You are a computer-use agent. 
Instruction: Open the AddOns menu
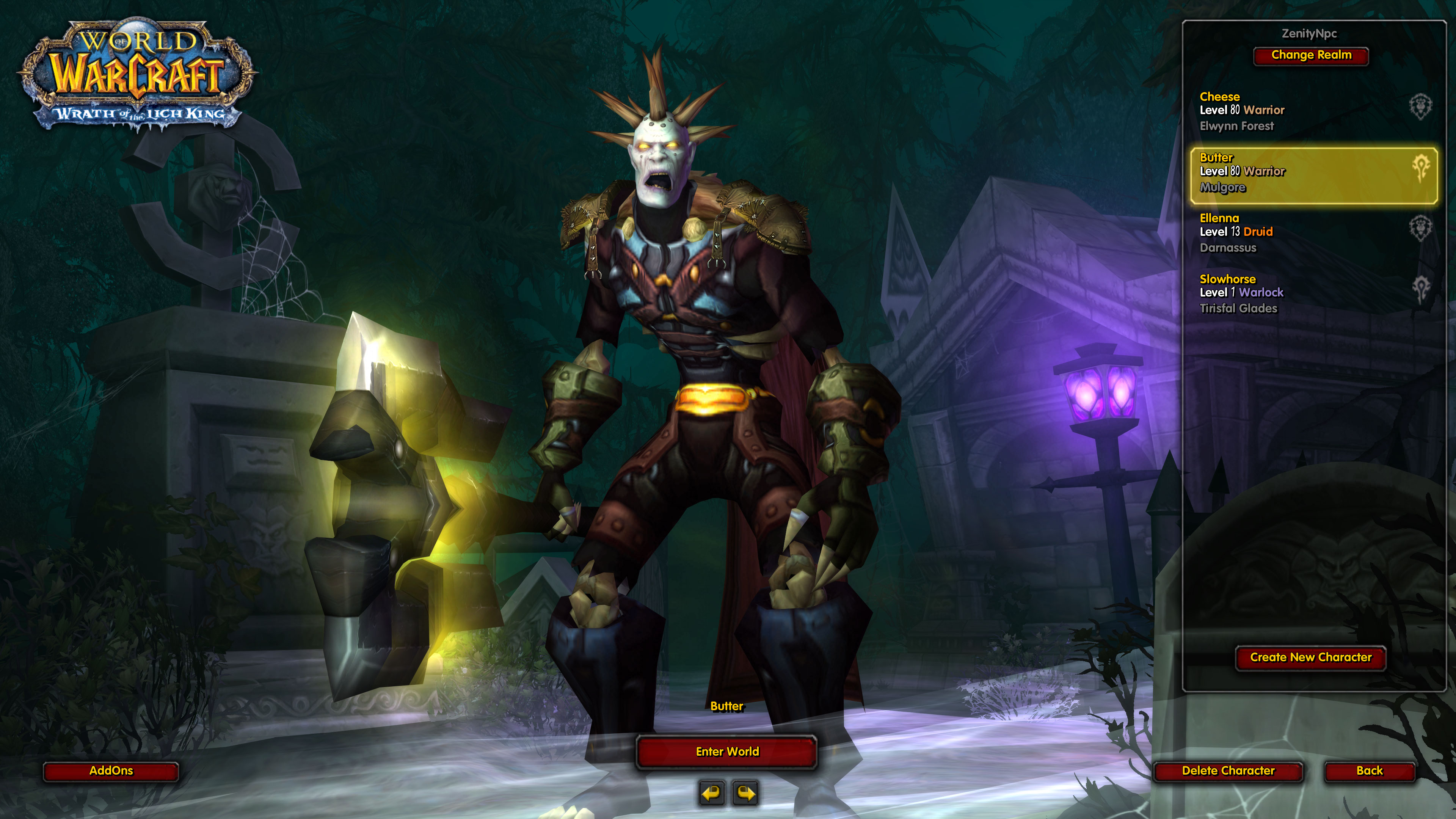111,771
